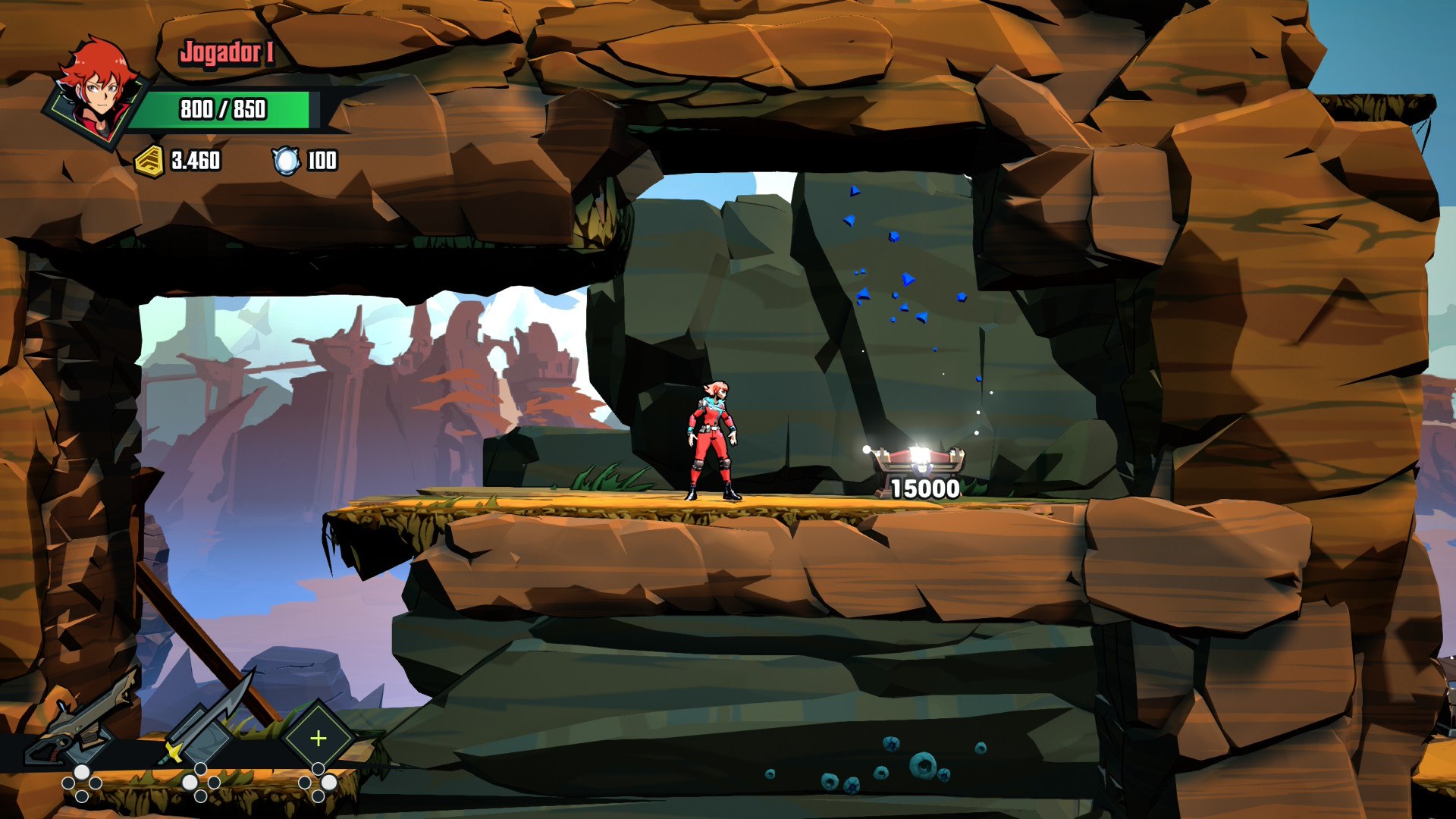Open the empty plus ability slot

pyautogui.click(x=318, y=738)
